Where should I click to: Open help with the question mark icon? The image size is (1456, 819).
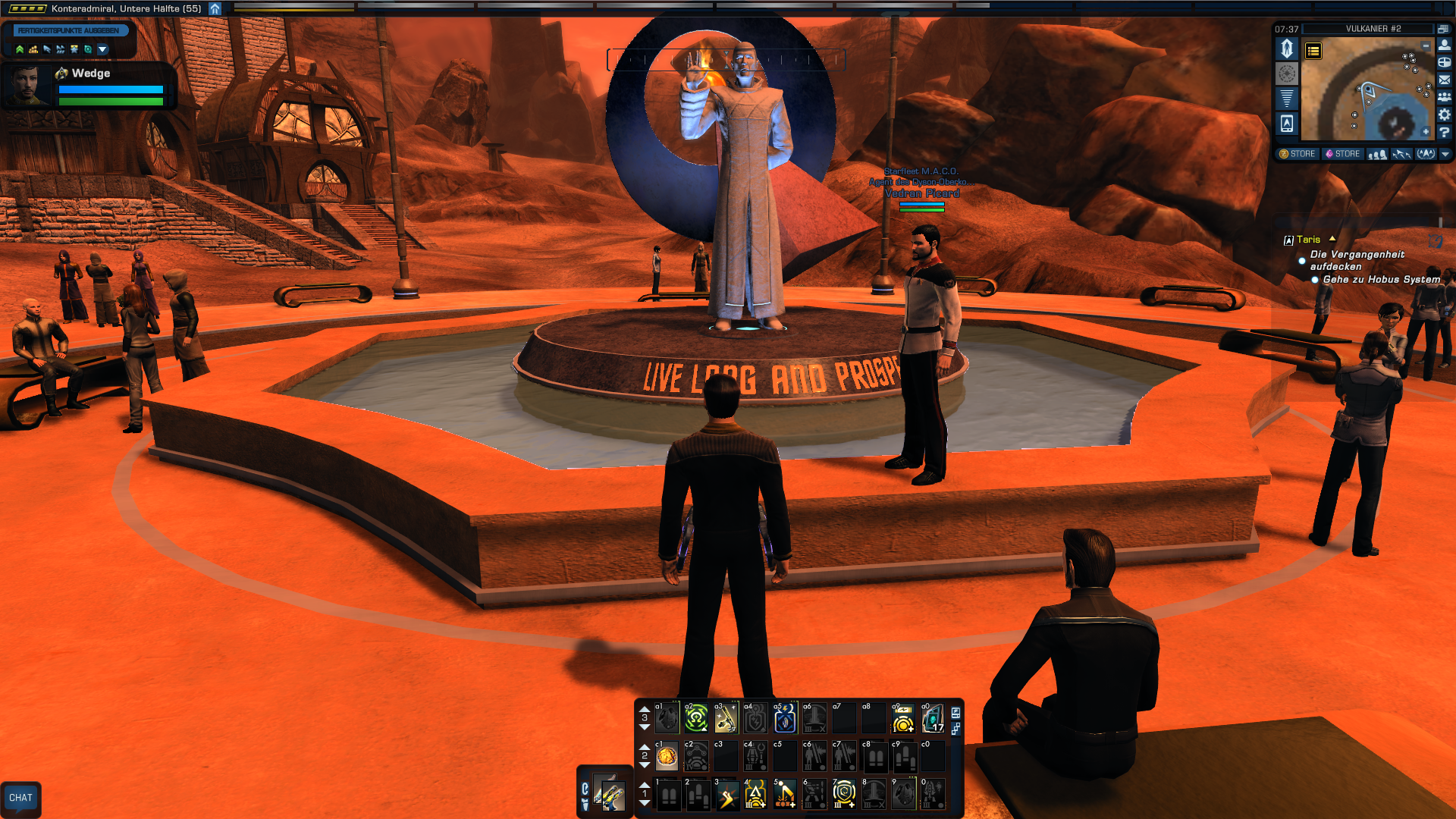pos(1445,133)
